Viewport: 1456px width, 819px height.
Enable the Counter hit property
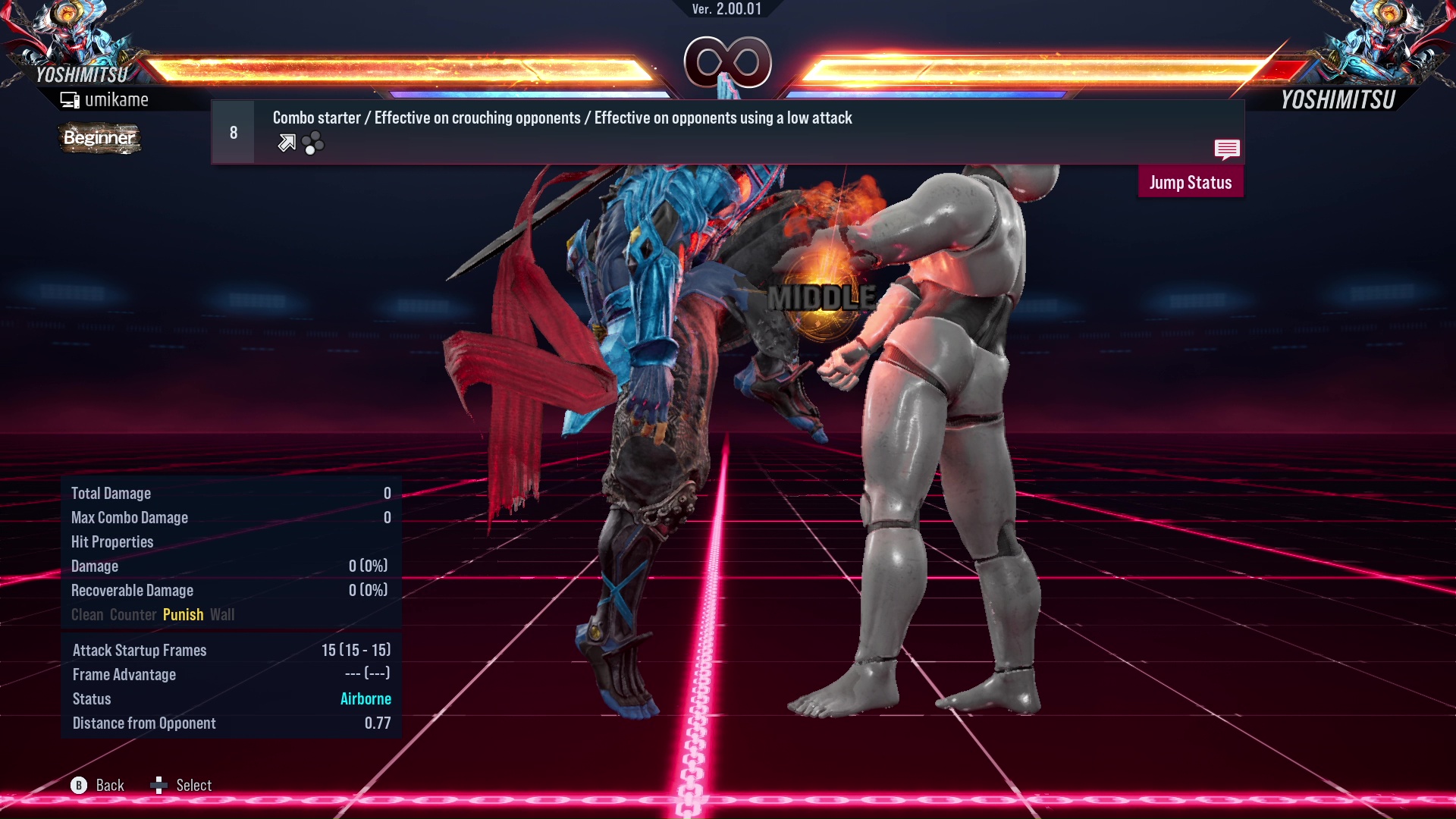pos(133,614)
